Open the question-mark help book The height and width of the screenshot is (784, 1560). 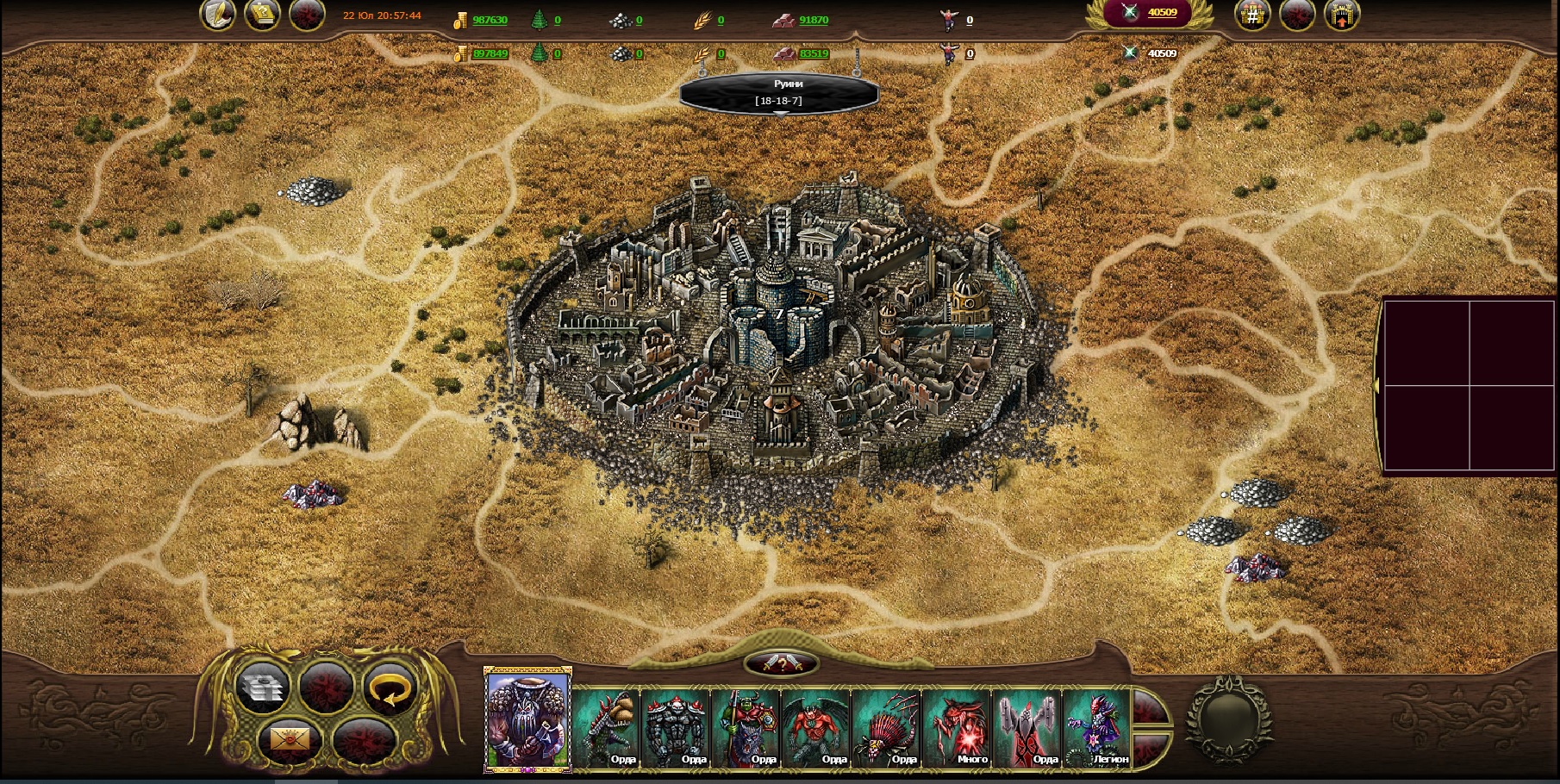(262, 15)
